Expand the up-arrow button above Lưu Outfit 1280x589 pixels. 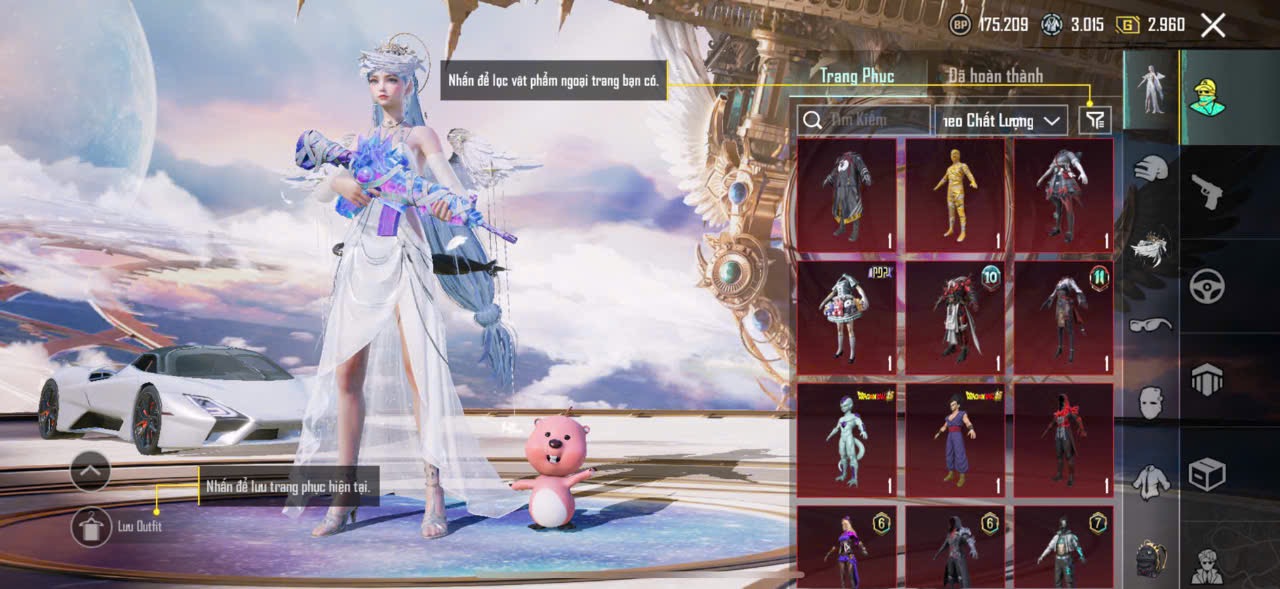coord(90,469)
